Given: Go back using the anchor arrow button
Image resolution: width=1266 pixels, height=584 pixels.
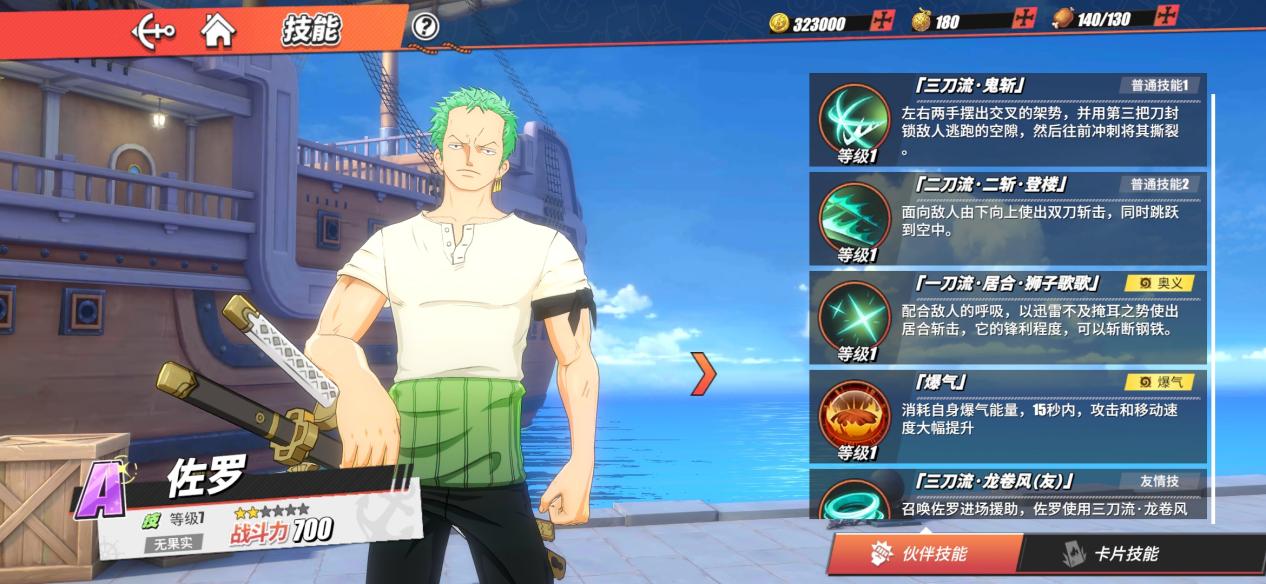Looking at the screenshot, I should [x=152, y=30].
